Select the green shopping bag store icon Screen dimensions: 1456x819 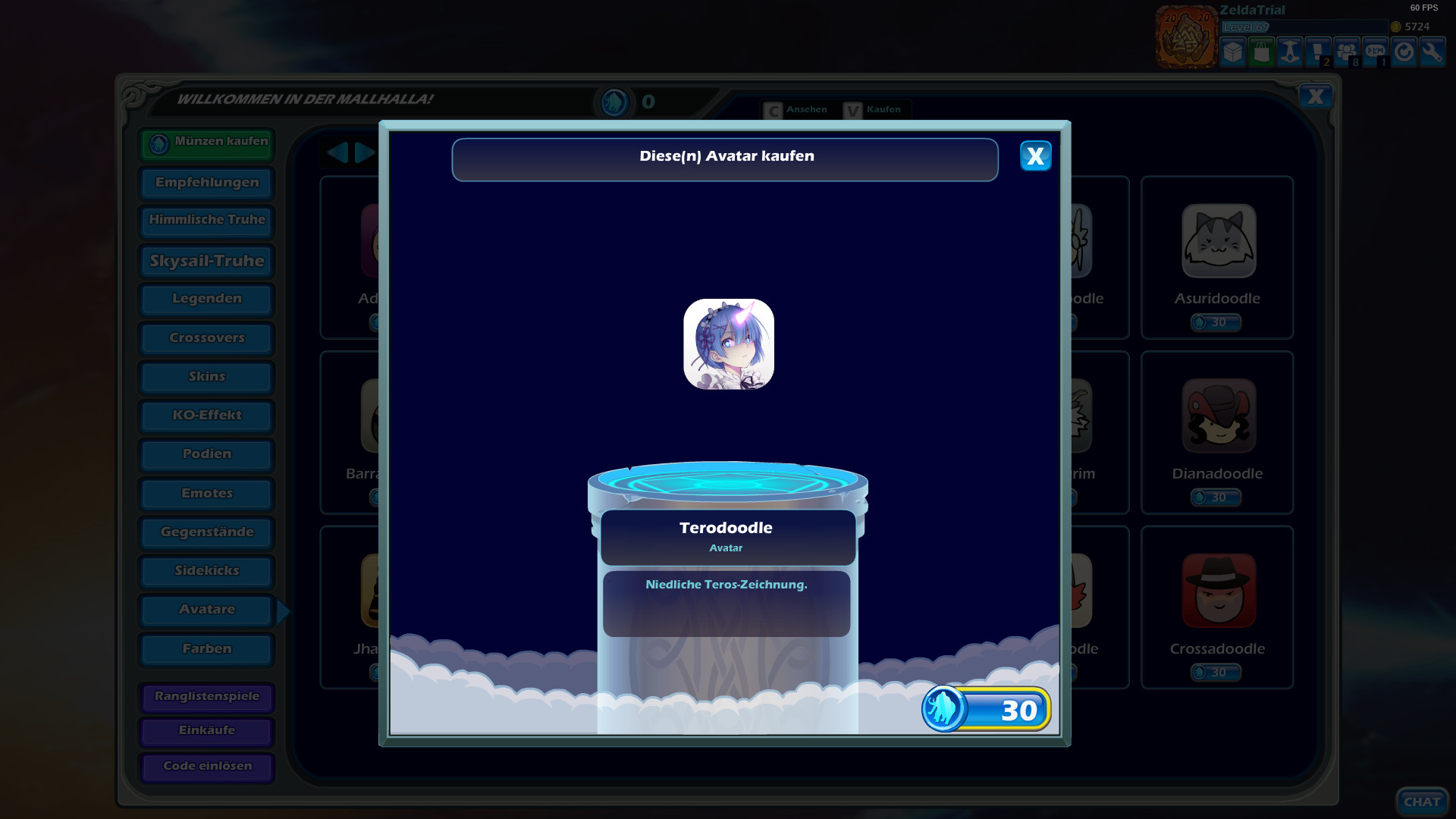pyautogui.click(x=1260, y=52)
